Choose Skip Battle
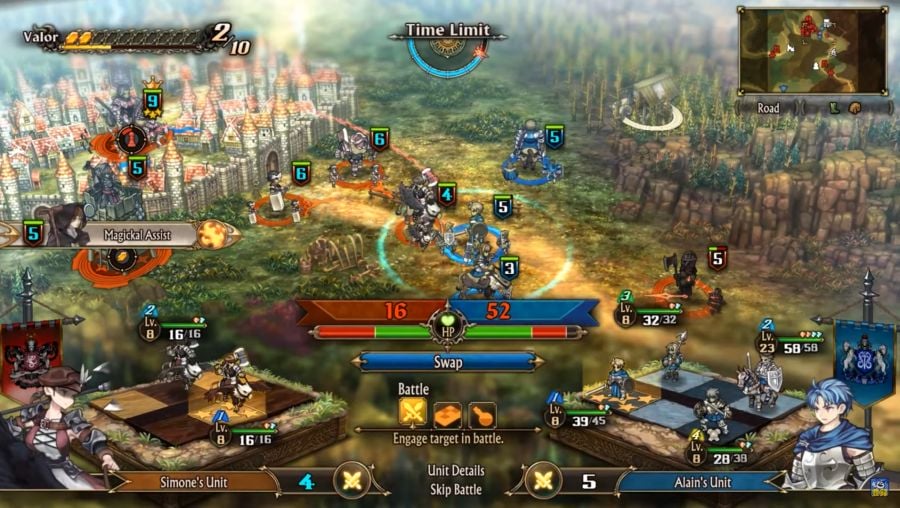 click(454, 489)
